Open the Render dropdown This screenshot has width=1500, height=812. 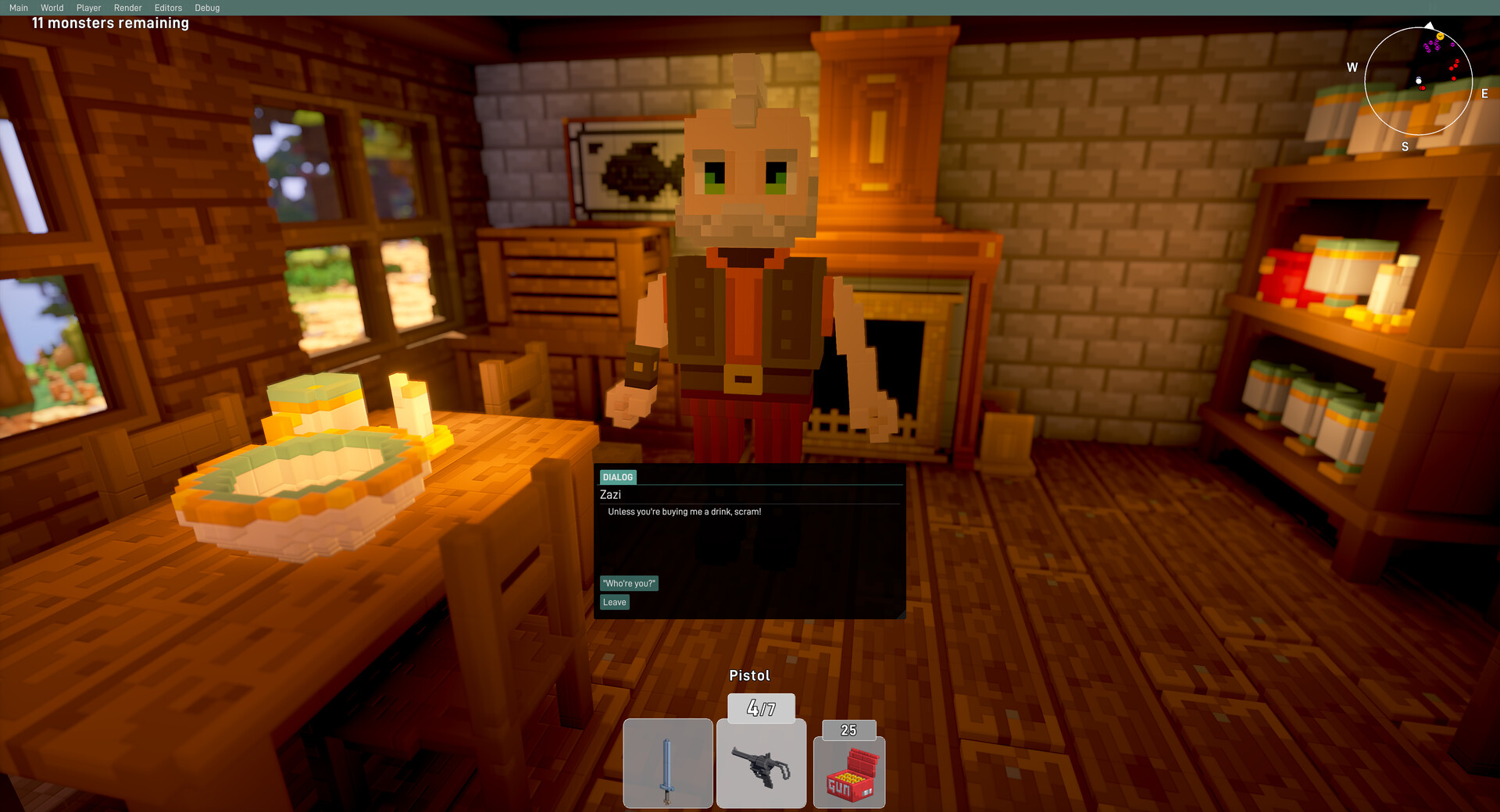point(127,7)
